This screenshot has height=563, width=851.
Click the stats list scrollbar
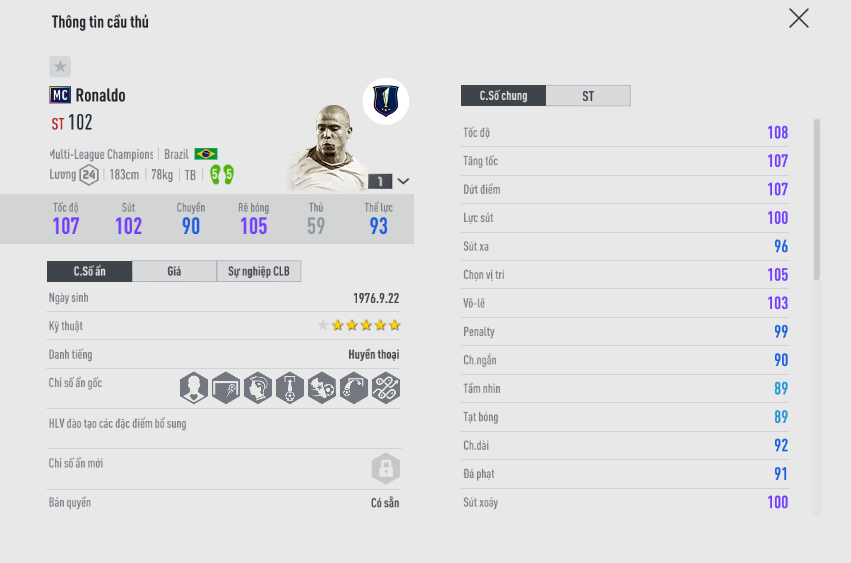coord(817,200)
